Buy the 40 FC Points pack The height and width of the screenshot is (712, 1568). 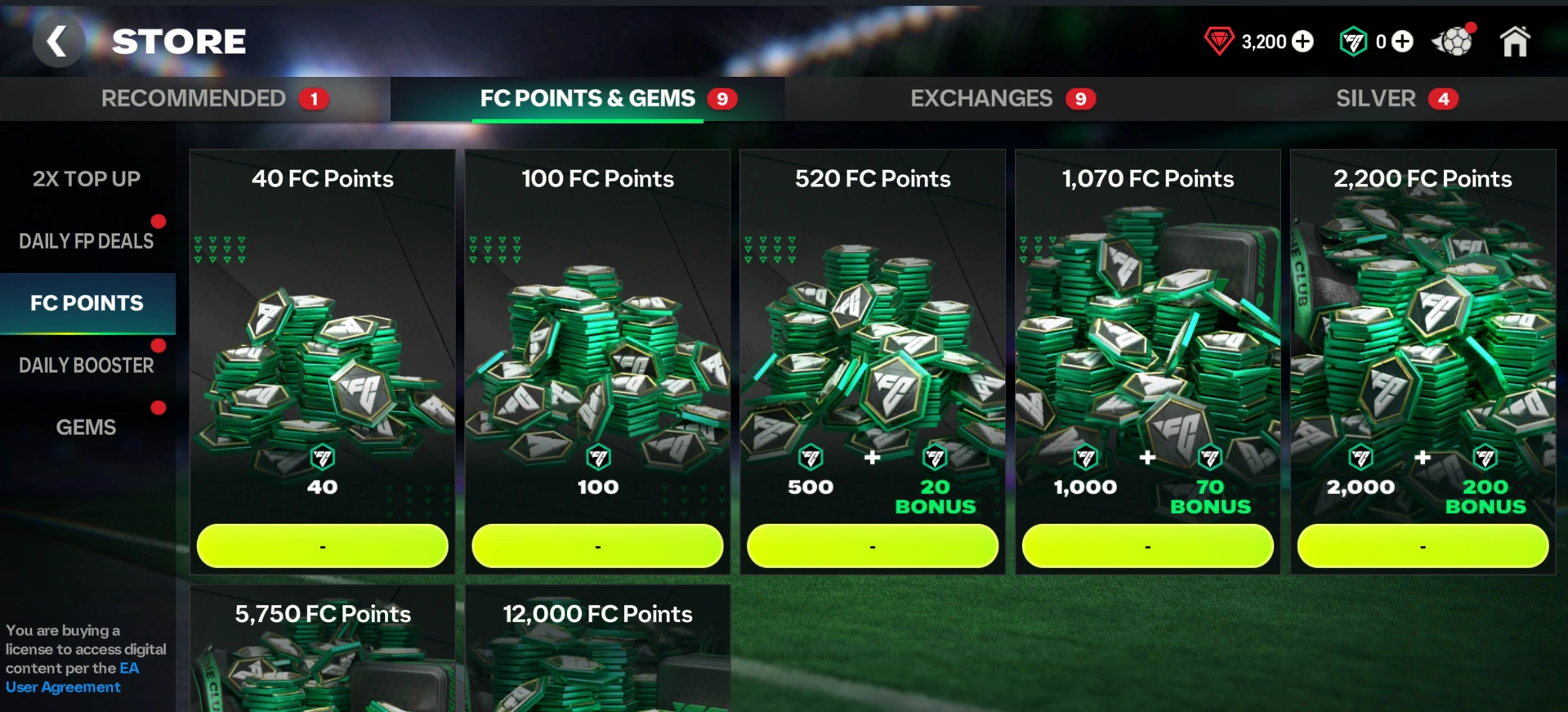tap(323, 546)
